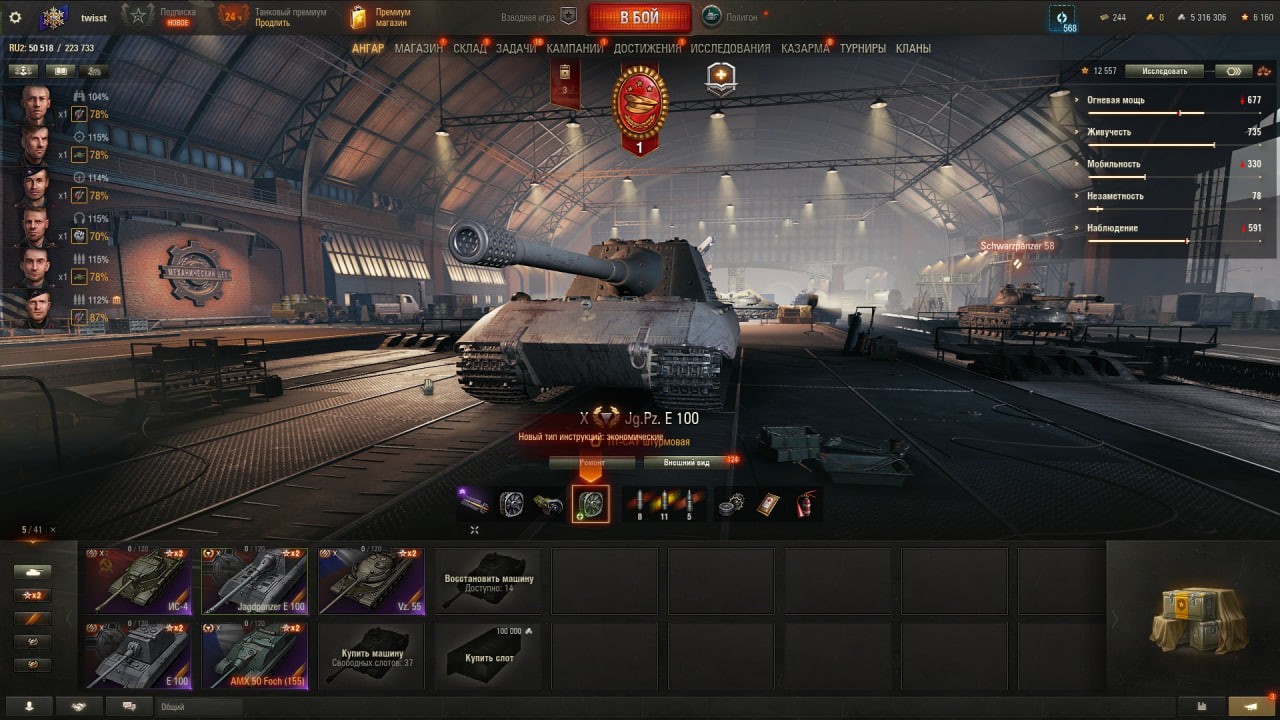Go to the ИССЛЕДОВАНИЯ tab

click(730, 48)
